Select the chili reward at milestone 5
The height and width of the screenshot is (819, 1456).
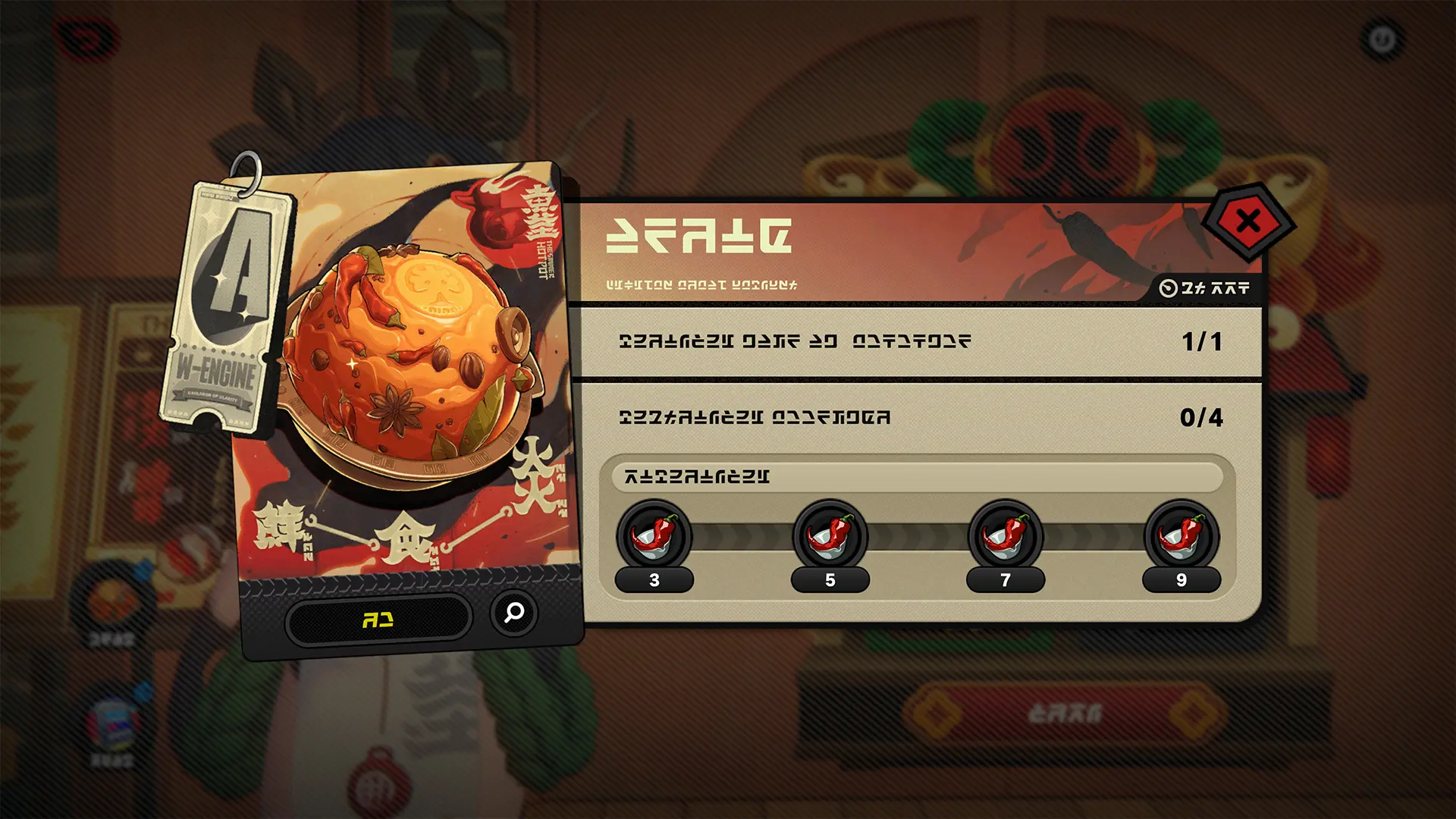point(831,537)
